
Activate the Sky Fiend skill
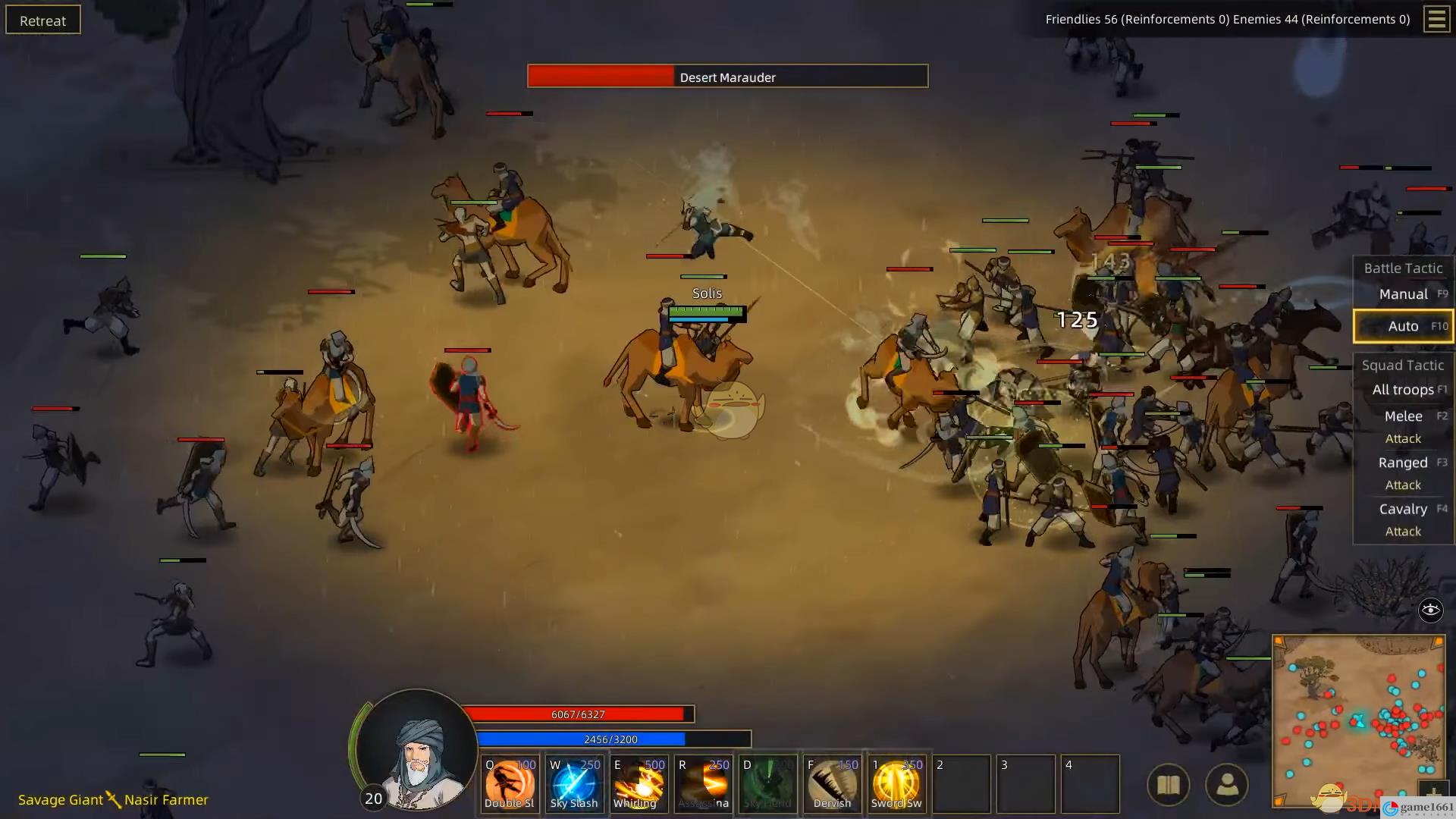coord(767,783)
